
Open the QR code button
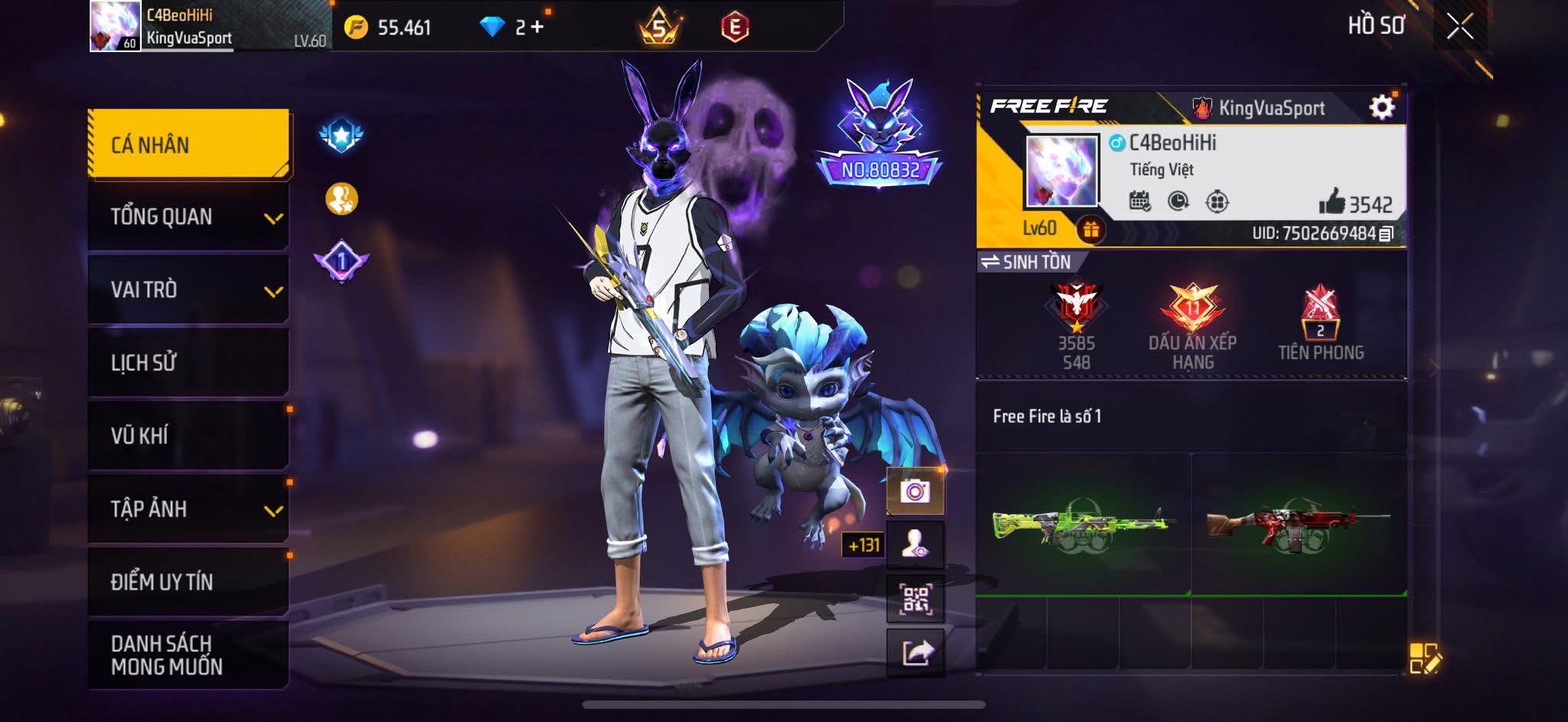click(x=916, y=599)
